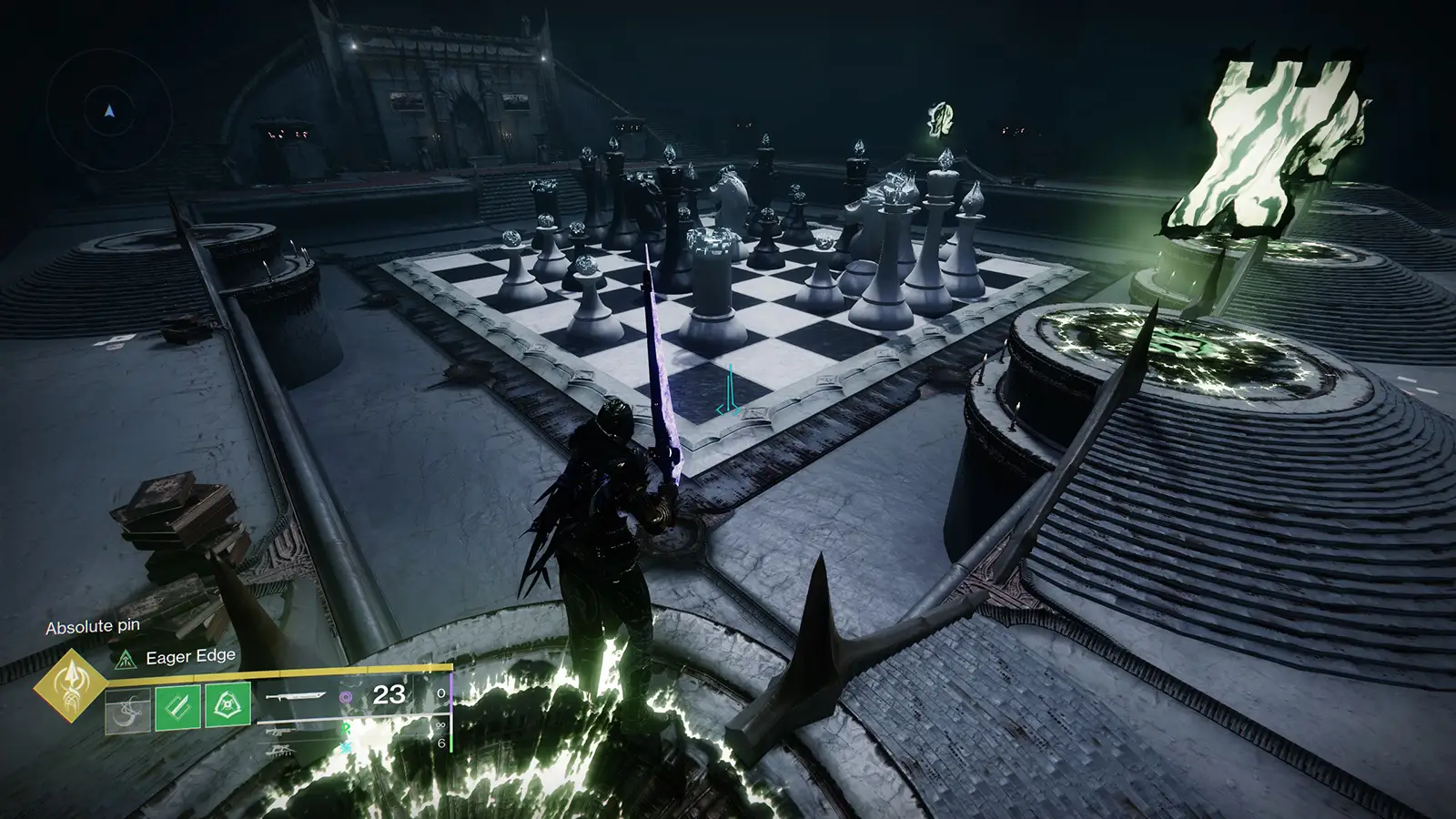
Task: Click the Eager Edge buff text
Action: (189, 655)
